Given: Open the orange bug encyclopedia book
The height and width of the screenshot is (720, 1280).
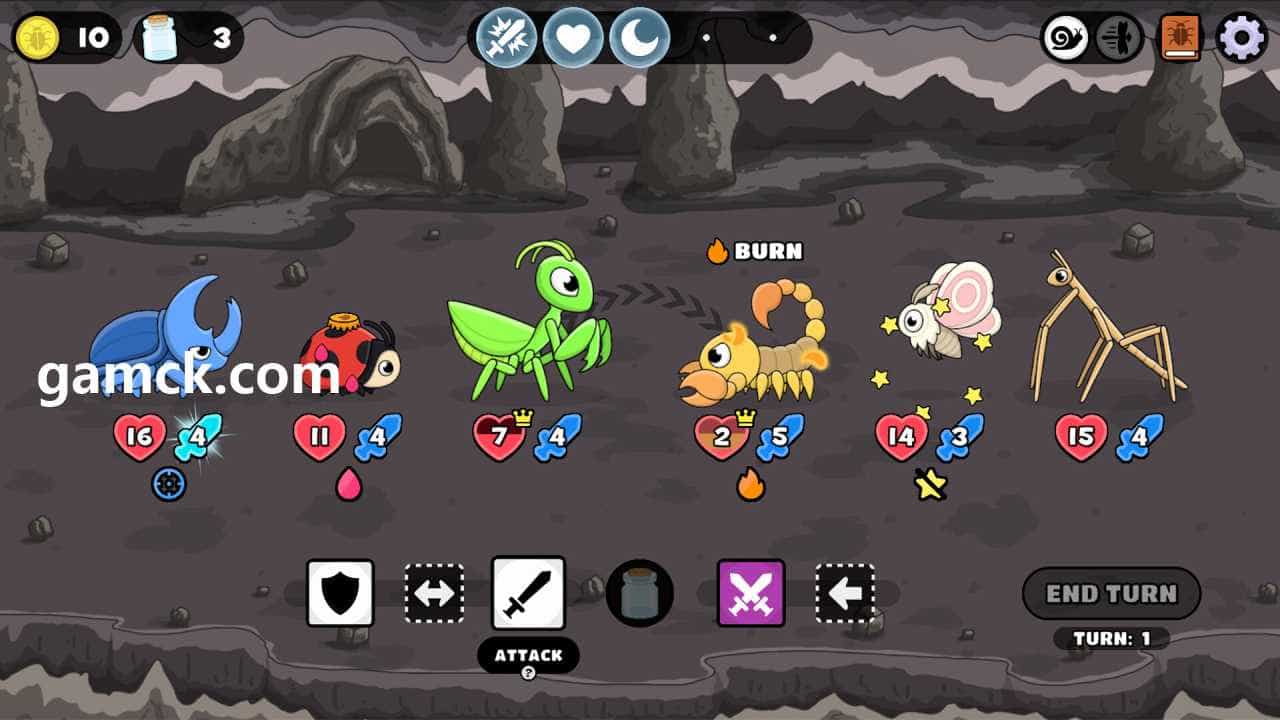Looking at the screenshot, I should coord(1181,38).
